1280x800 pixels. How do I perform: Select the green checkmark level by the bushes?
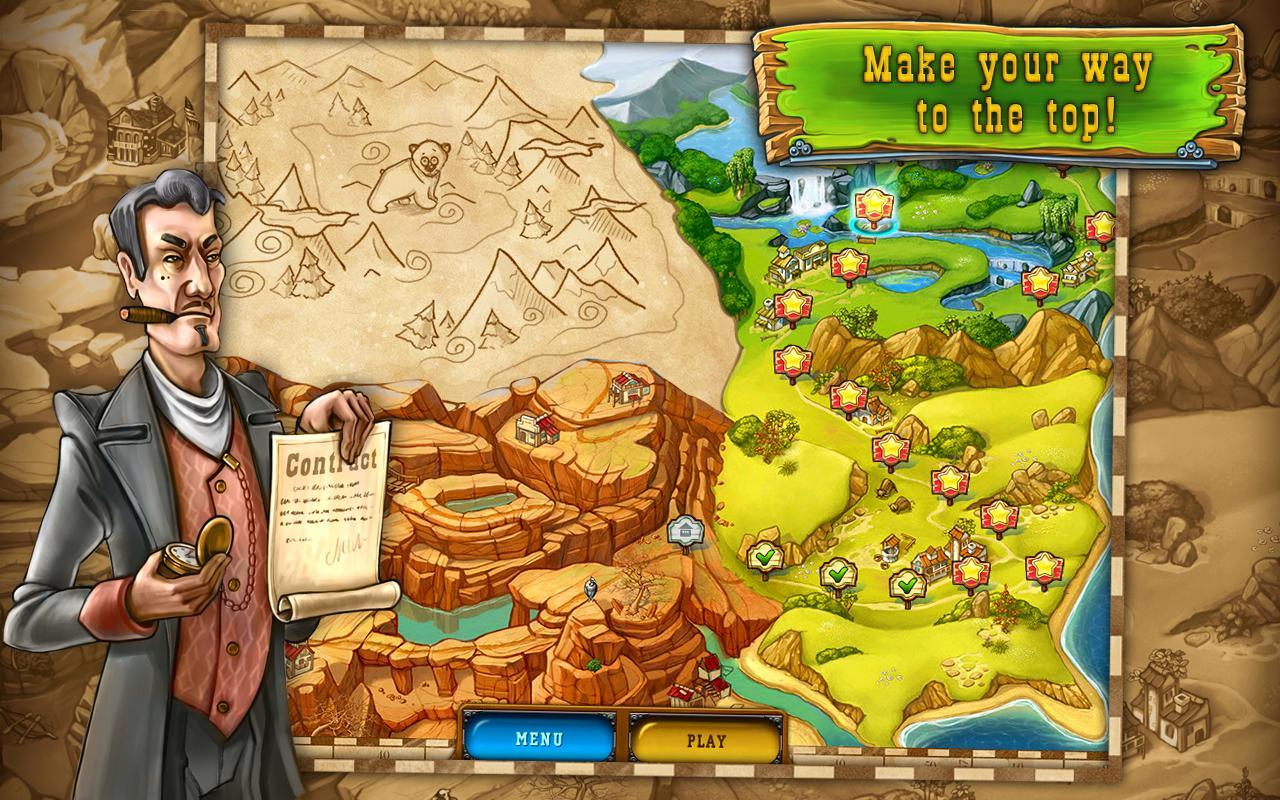[x=839, y=575]
